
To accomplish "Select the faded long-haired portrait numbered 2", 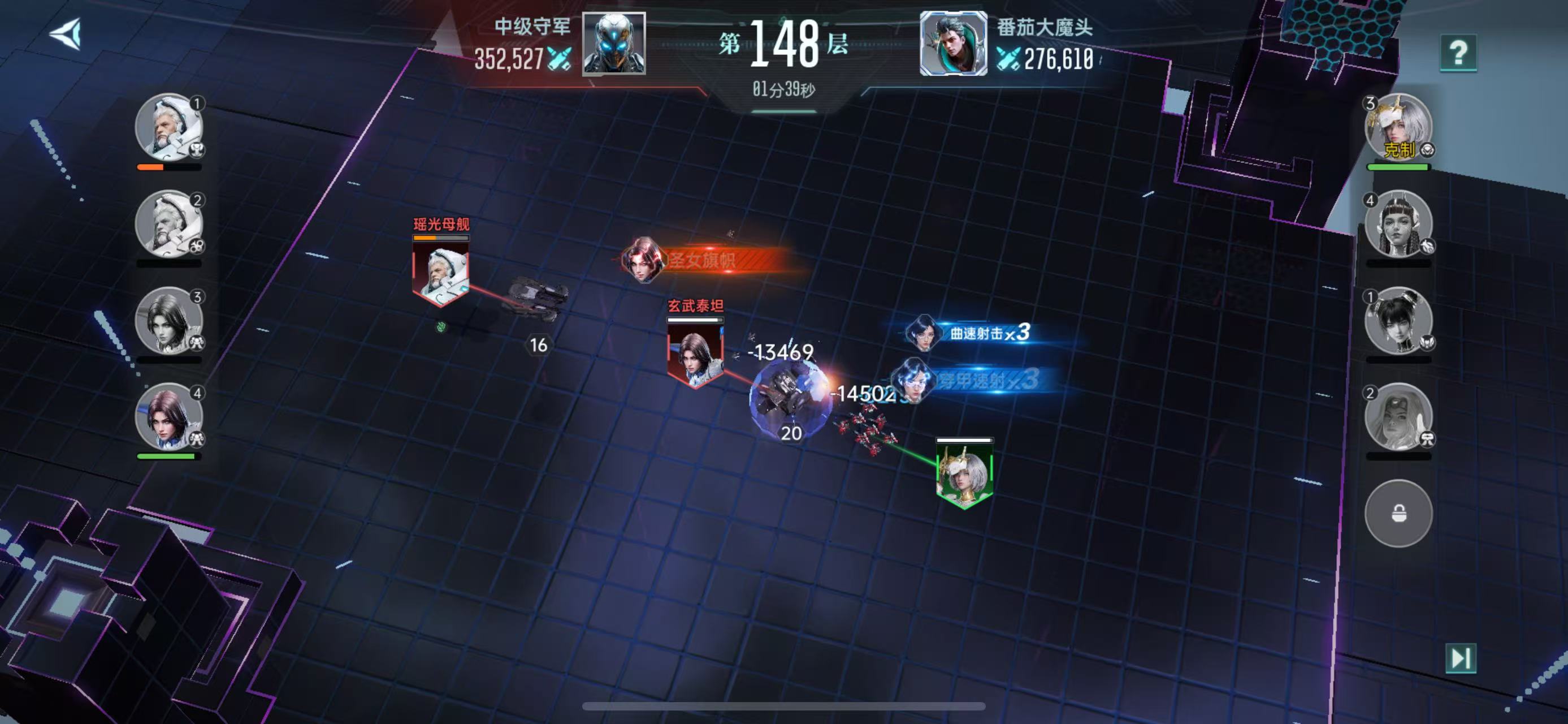I will click(x=1398, y=416).
